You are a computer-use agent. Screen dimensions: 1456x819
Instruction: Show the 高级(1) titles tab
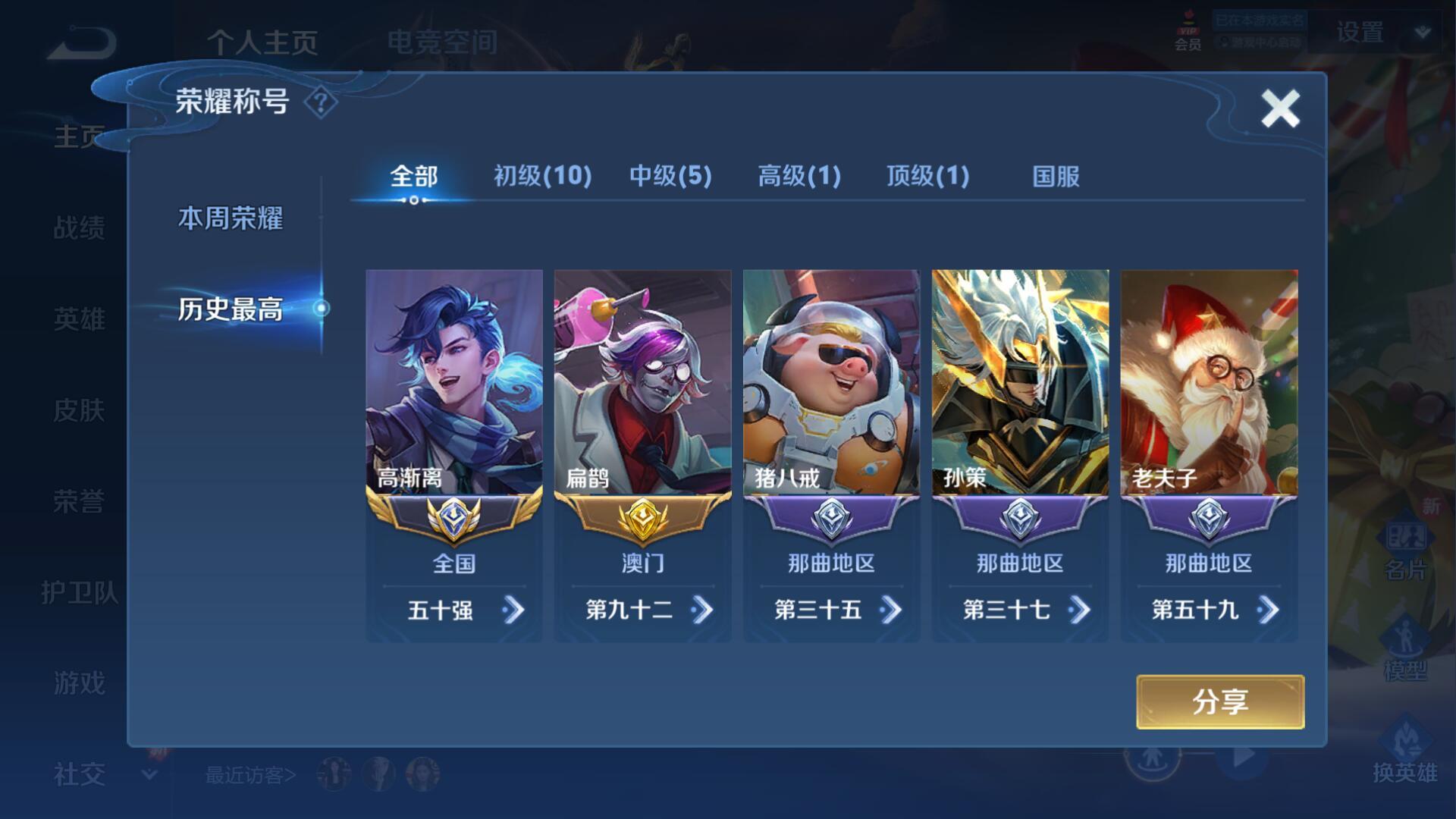point(799,177)
